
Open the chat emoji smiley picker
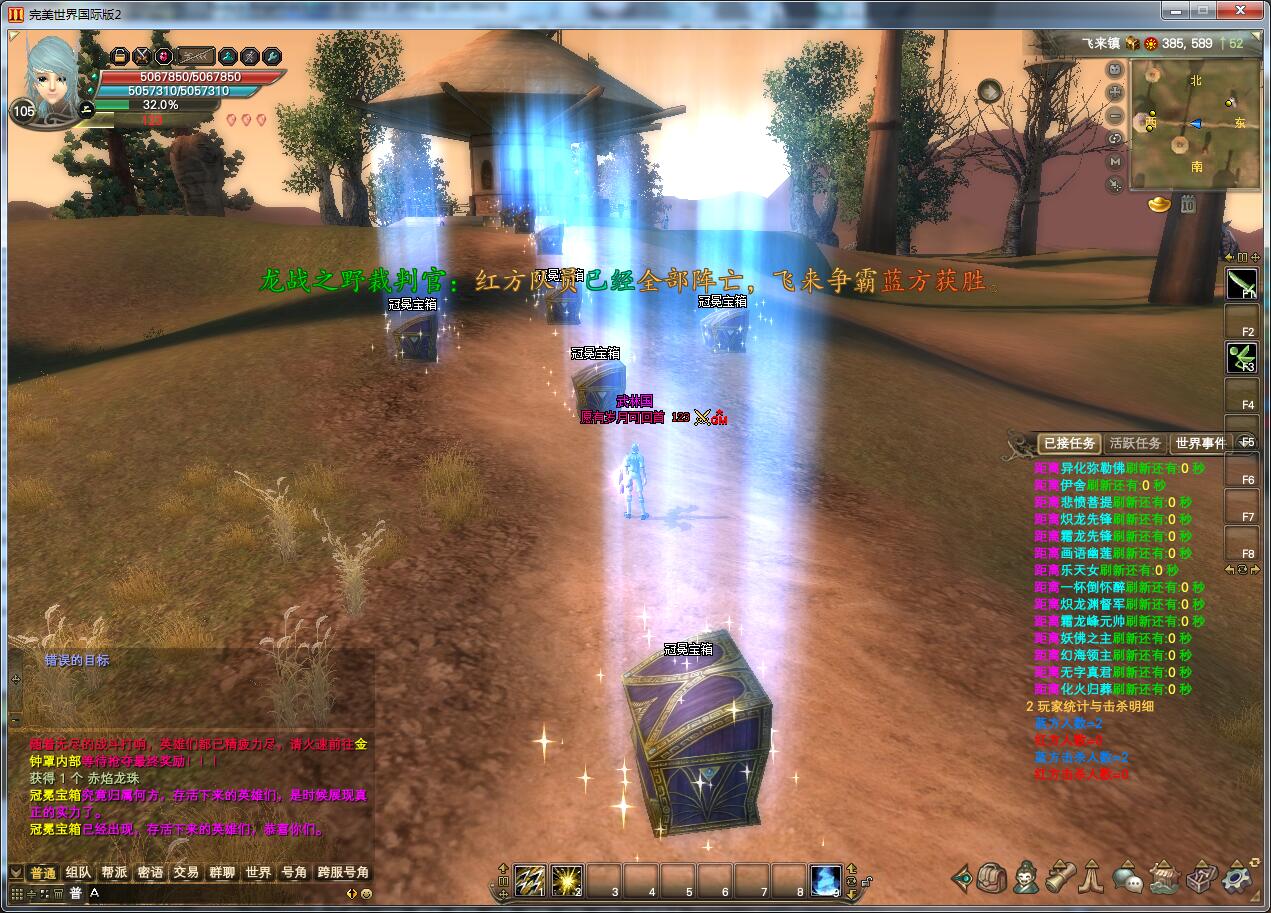click(x=366, y=893)
